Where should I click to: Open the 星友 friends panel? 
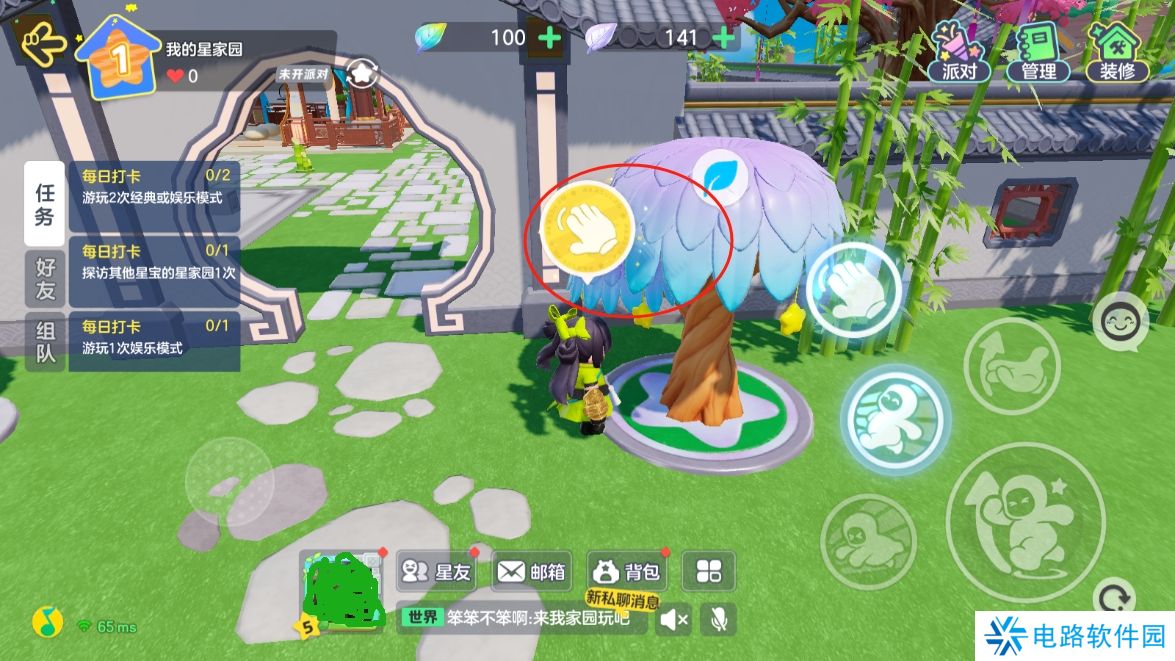[436, 572]
